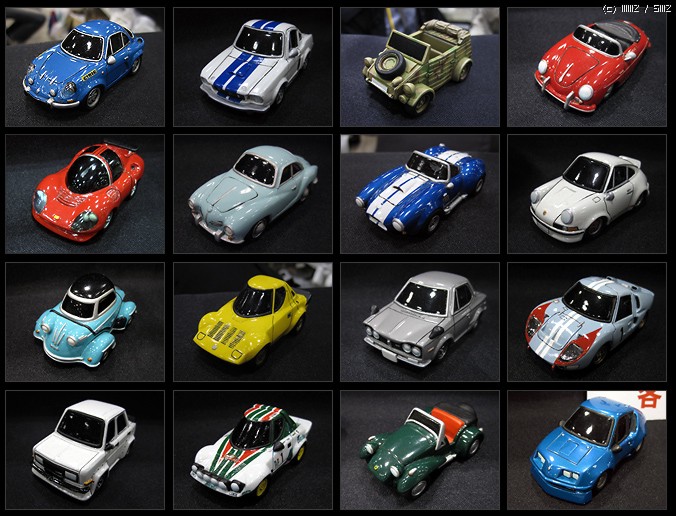Choose the dark green open roadster
The height and width of the screenshot is (516, 676).
(x=420, y=448)
